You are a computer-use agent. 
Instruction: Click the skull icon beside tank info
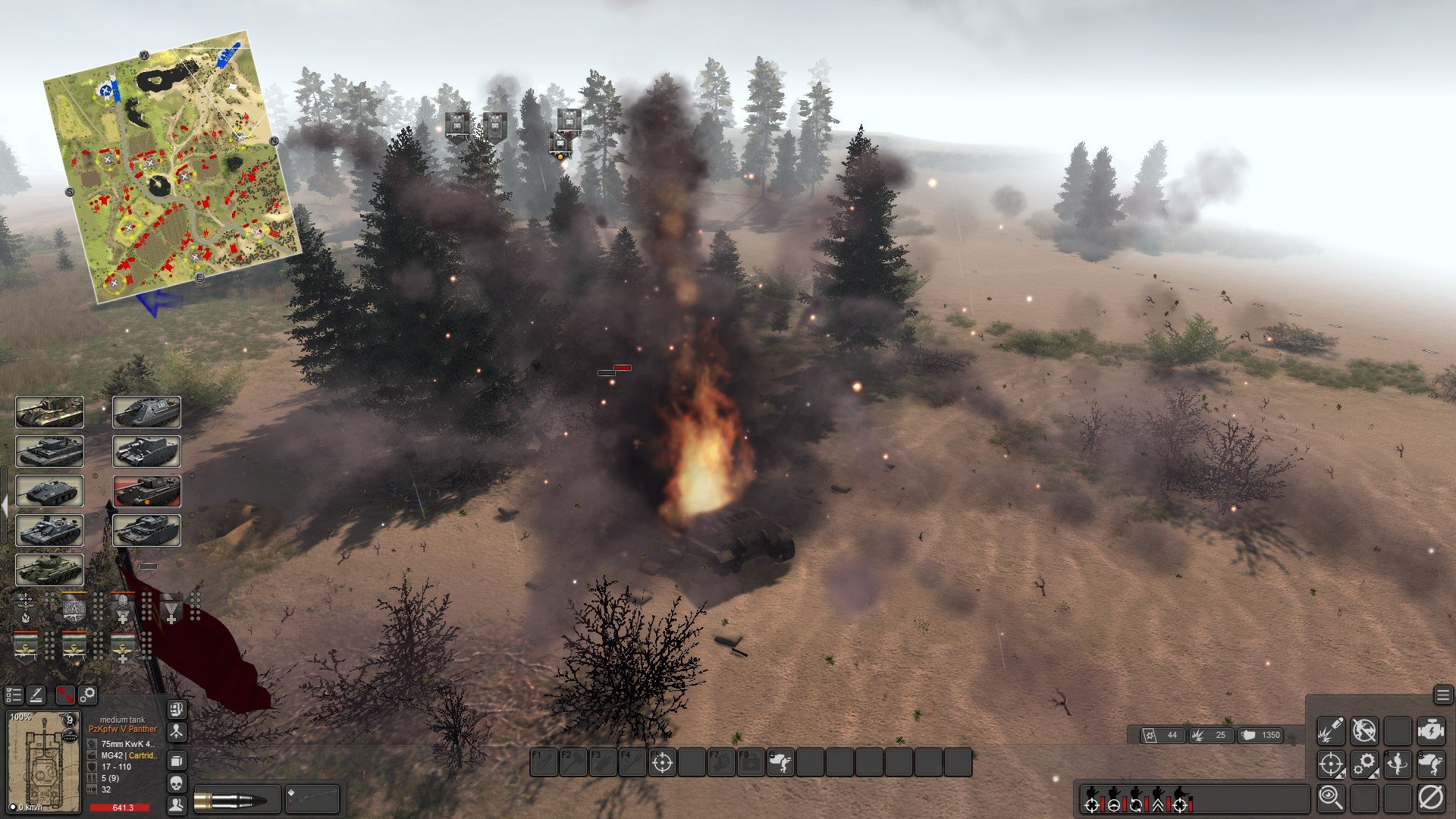click(x=176, y=783)
